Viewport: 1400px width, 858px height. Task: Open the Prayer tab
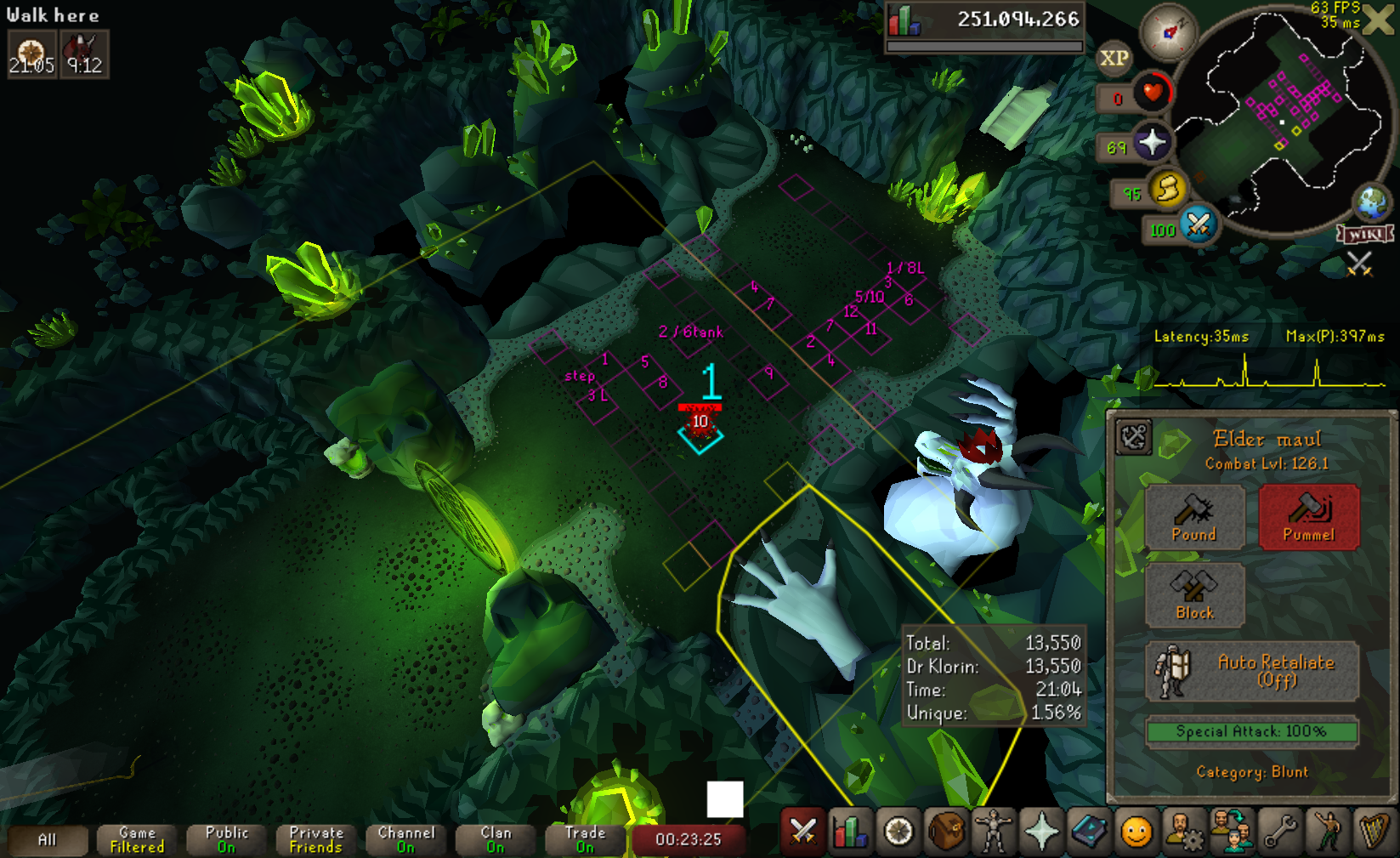1041,831
